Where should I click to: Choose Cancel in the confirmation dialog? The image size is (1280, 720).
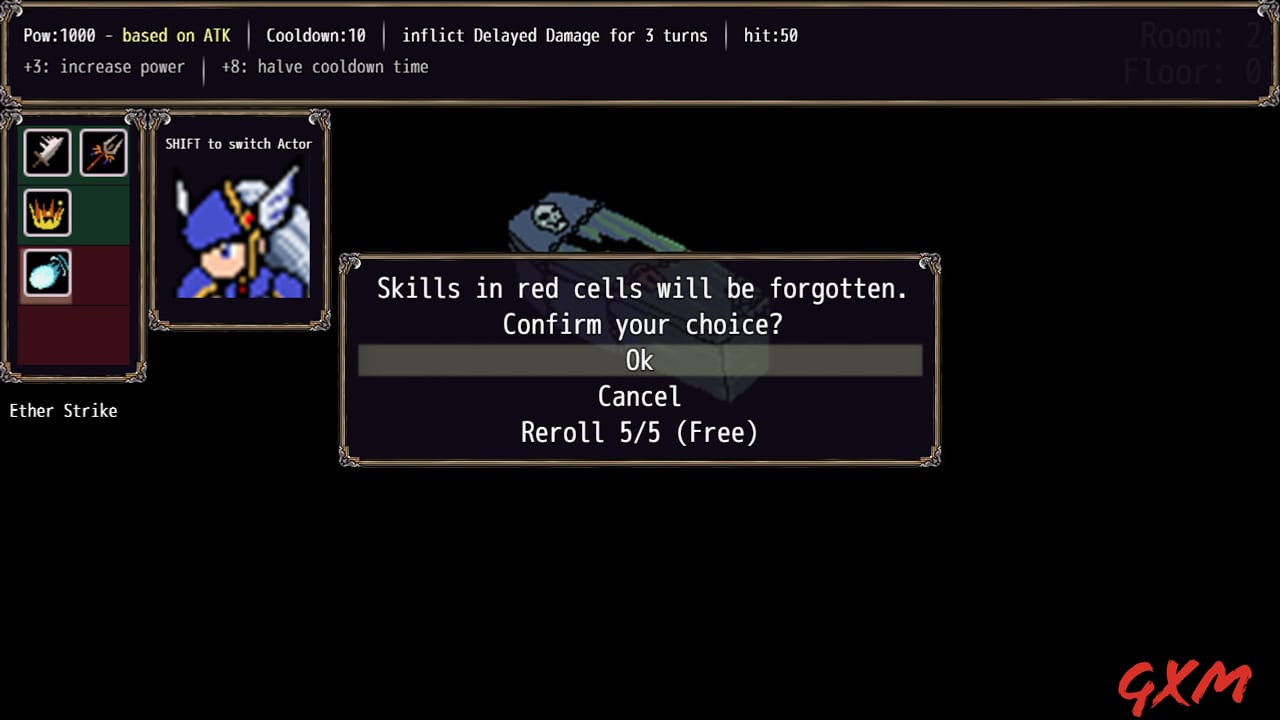tap(639, 396)
